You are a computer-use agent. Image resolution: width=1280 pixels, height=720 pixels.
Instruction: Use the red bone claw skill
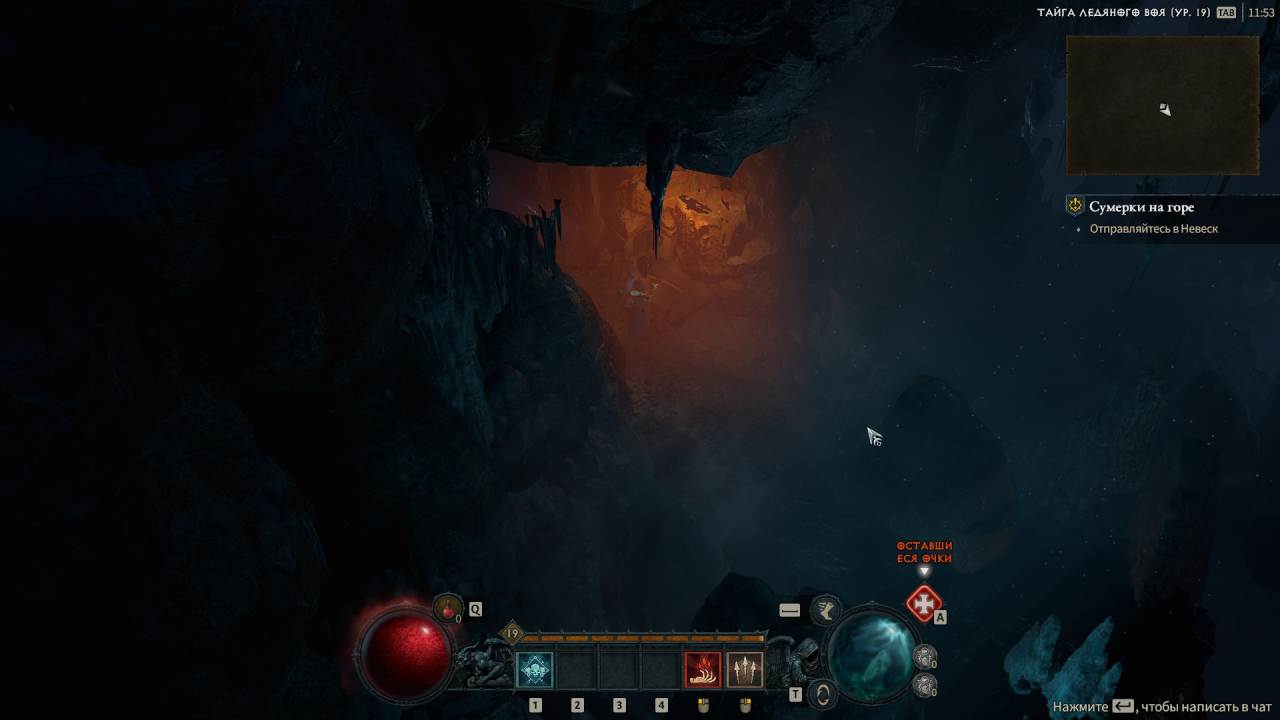[x=702, y=669]
